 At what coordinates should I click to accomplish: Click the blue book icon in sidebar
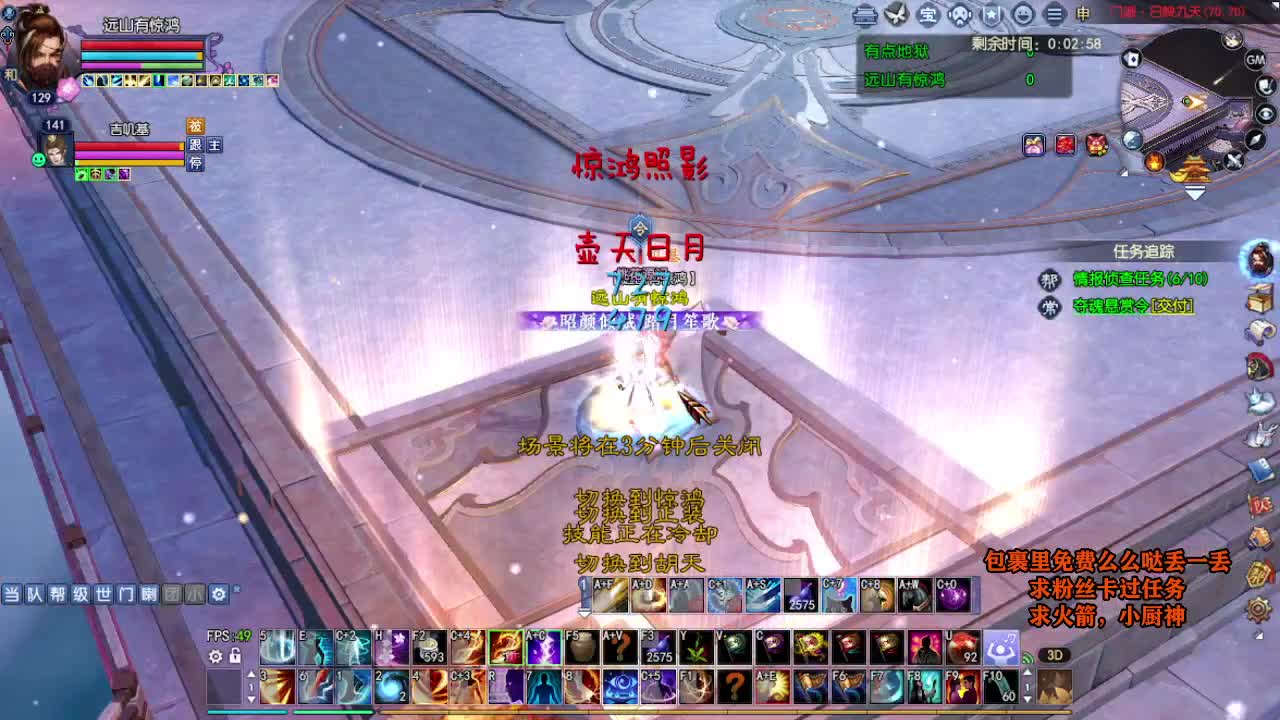tap(1260, 468)
